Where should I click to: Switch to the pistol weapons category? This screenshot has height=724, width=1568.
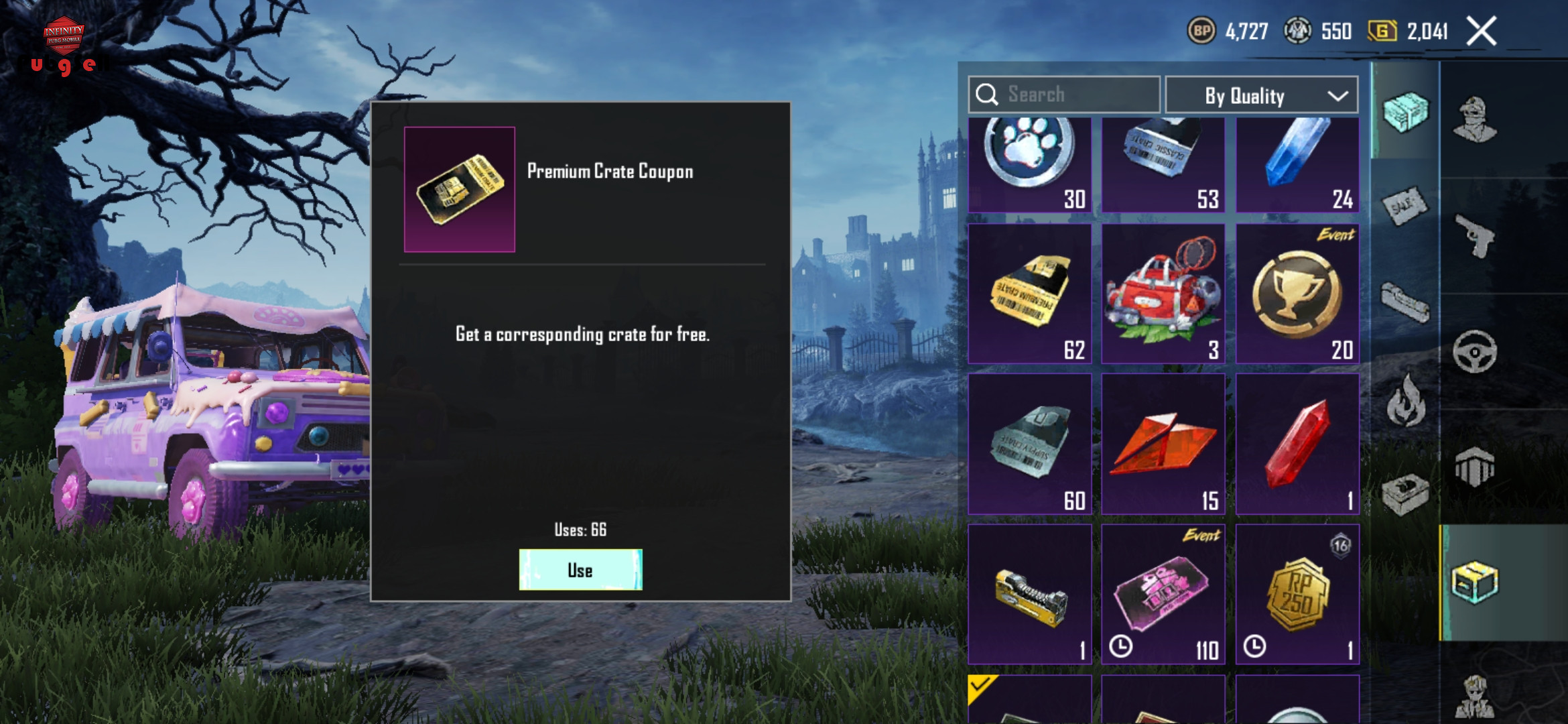pos(1475,236)
